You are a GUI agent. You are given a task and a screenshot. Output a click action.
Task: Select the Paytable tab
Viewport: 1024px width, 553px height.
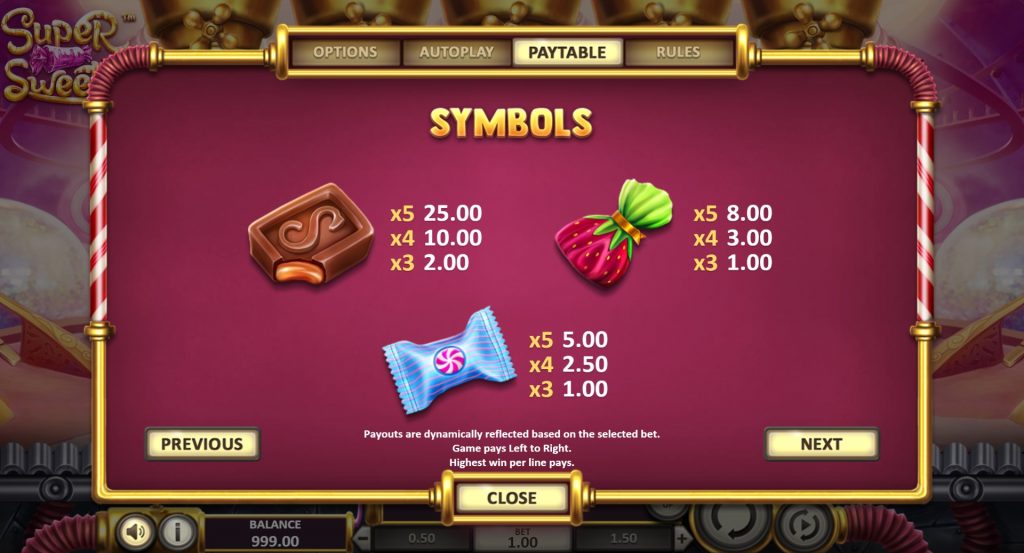click(x=567, y=52)
